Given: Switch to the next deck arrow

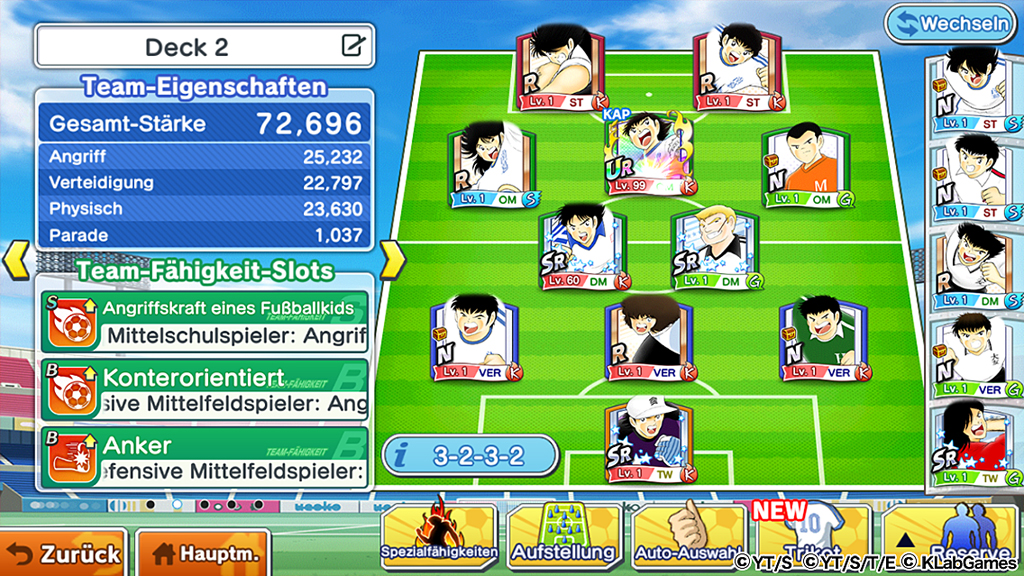Looking at the screenshot, I should 393,260.
